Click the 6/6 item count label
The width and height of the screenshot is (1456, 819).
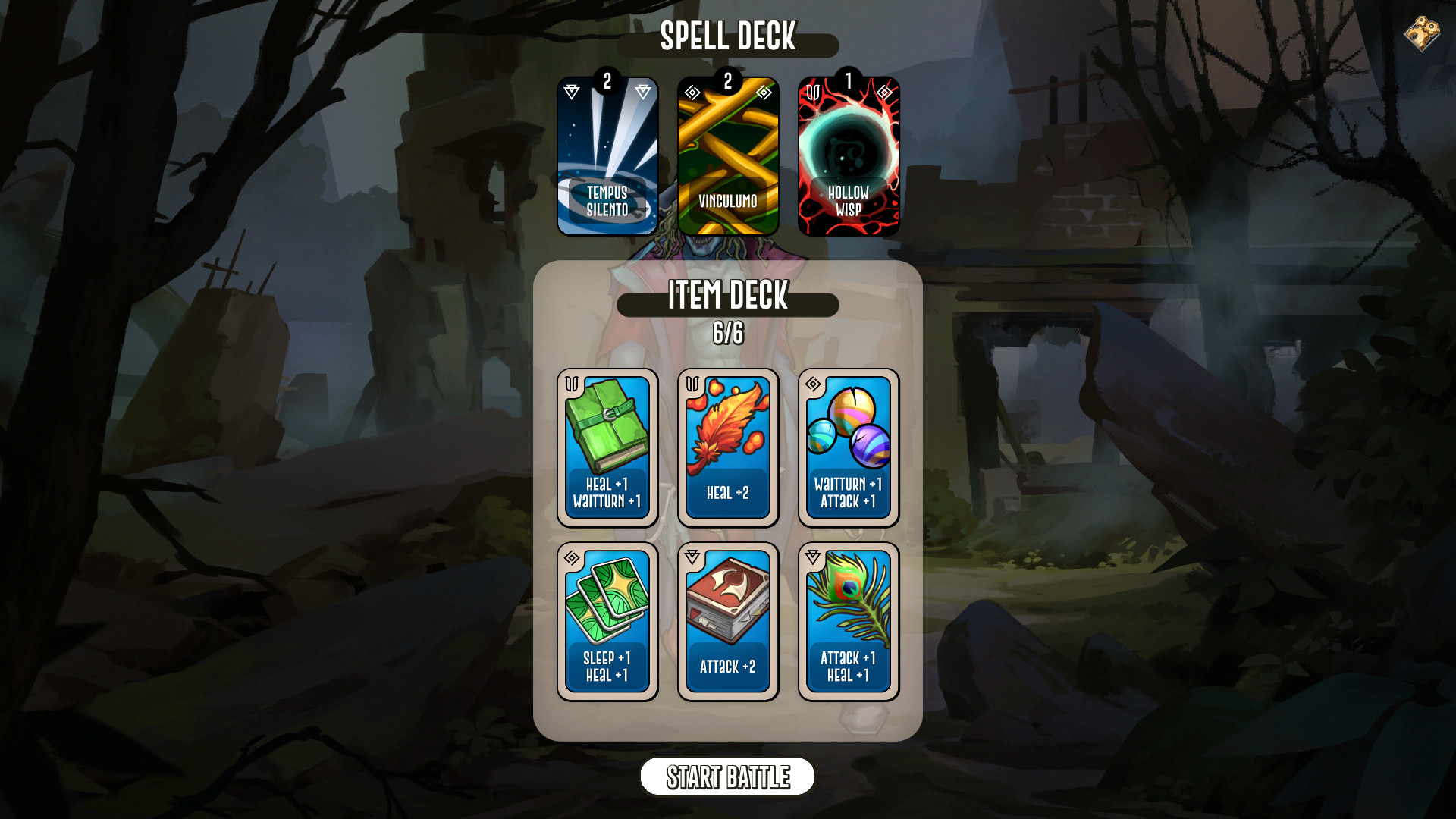[x=726, y=331]
